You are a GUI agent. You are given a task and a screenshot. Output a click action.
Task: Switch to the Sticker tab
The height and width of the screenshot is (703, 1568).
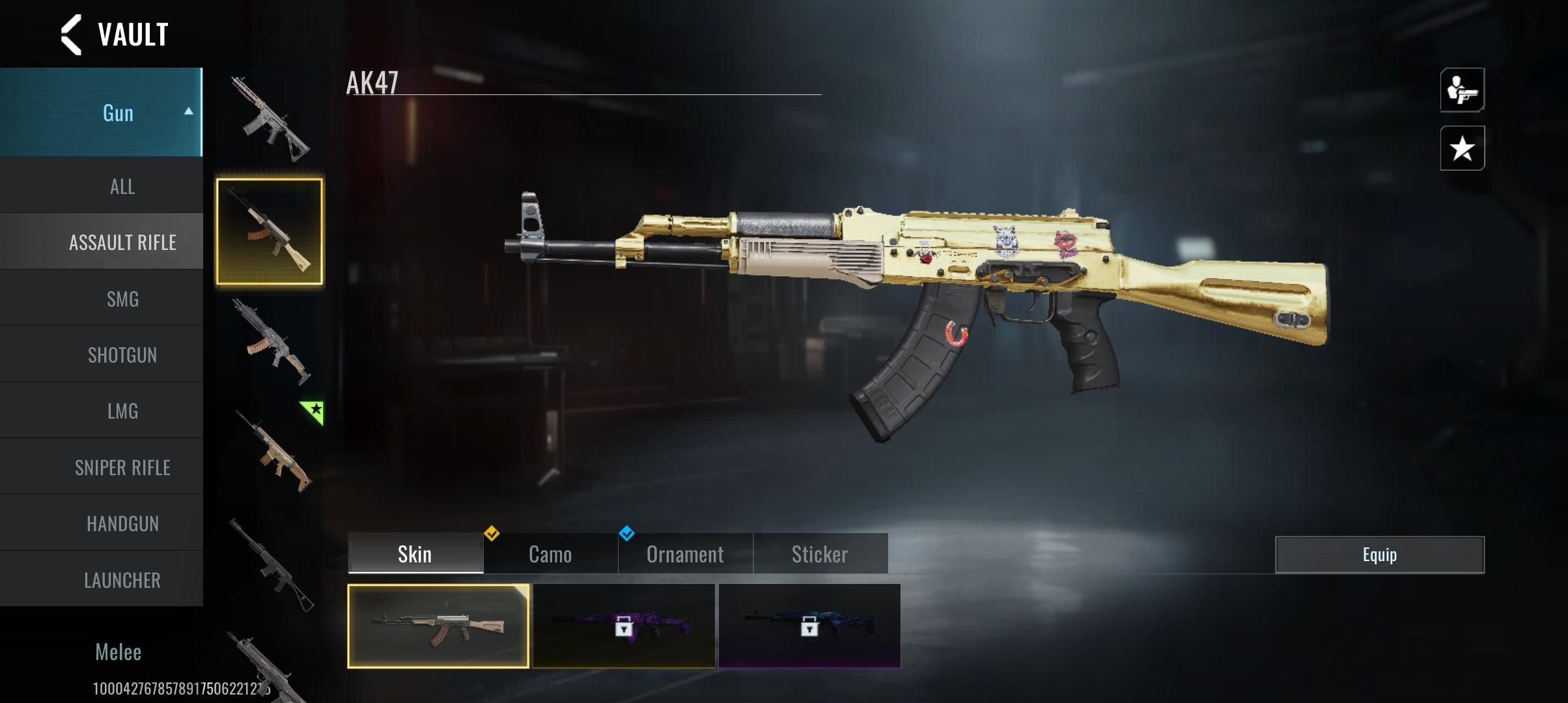click(820, 554)
